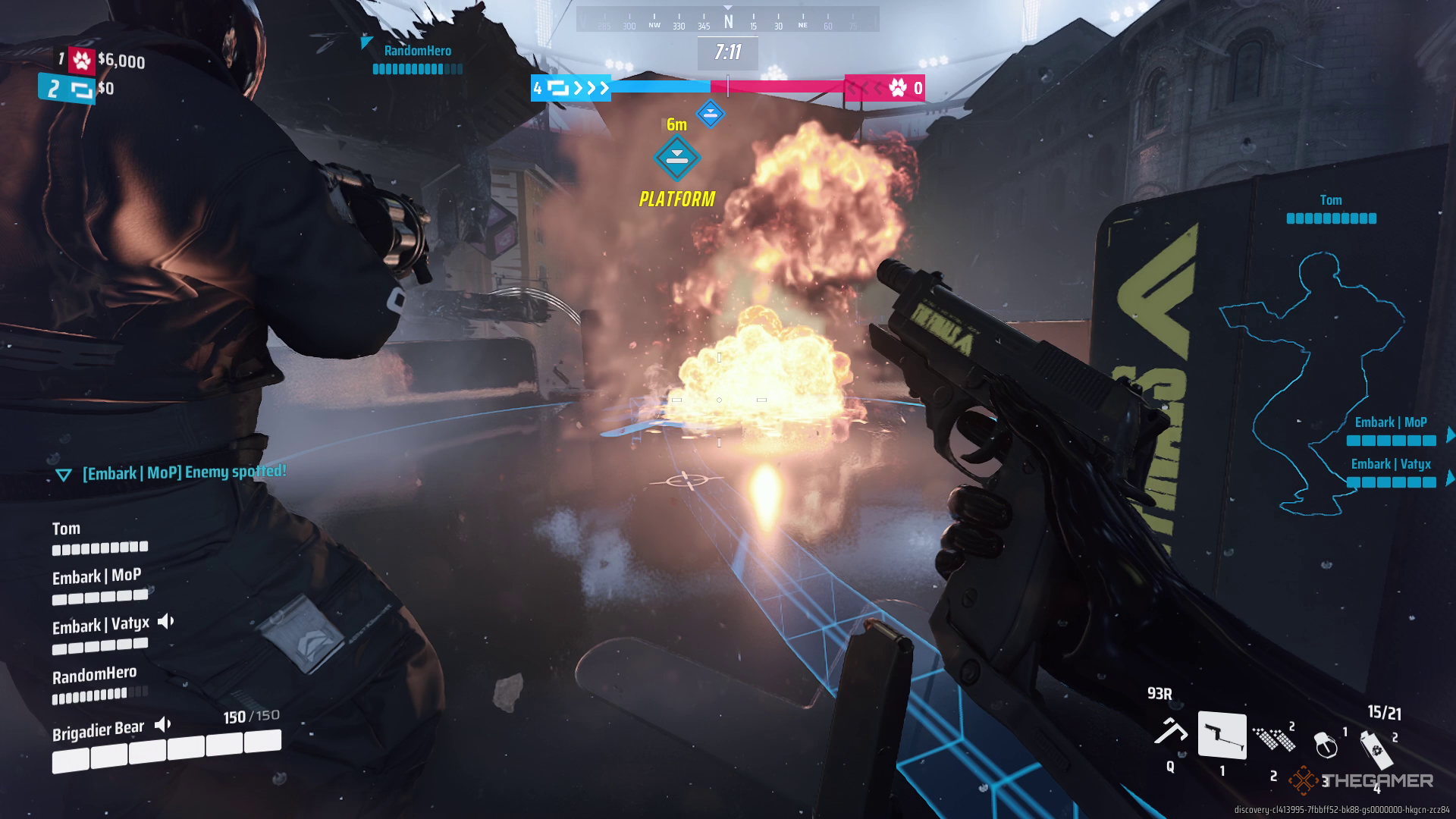Select teammate Tom in the squad list
The image size is (1456, 819).
click(66, 529)
